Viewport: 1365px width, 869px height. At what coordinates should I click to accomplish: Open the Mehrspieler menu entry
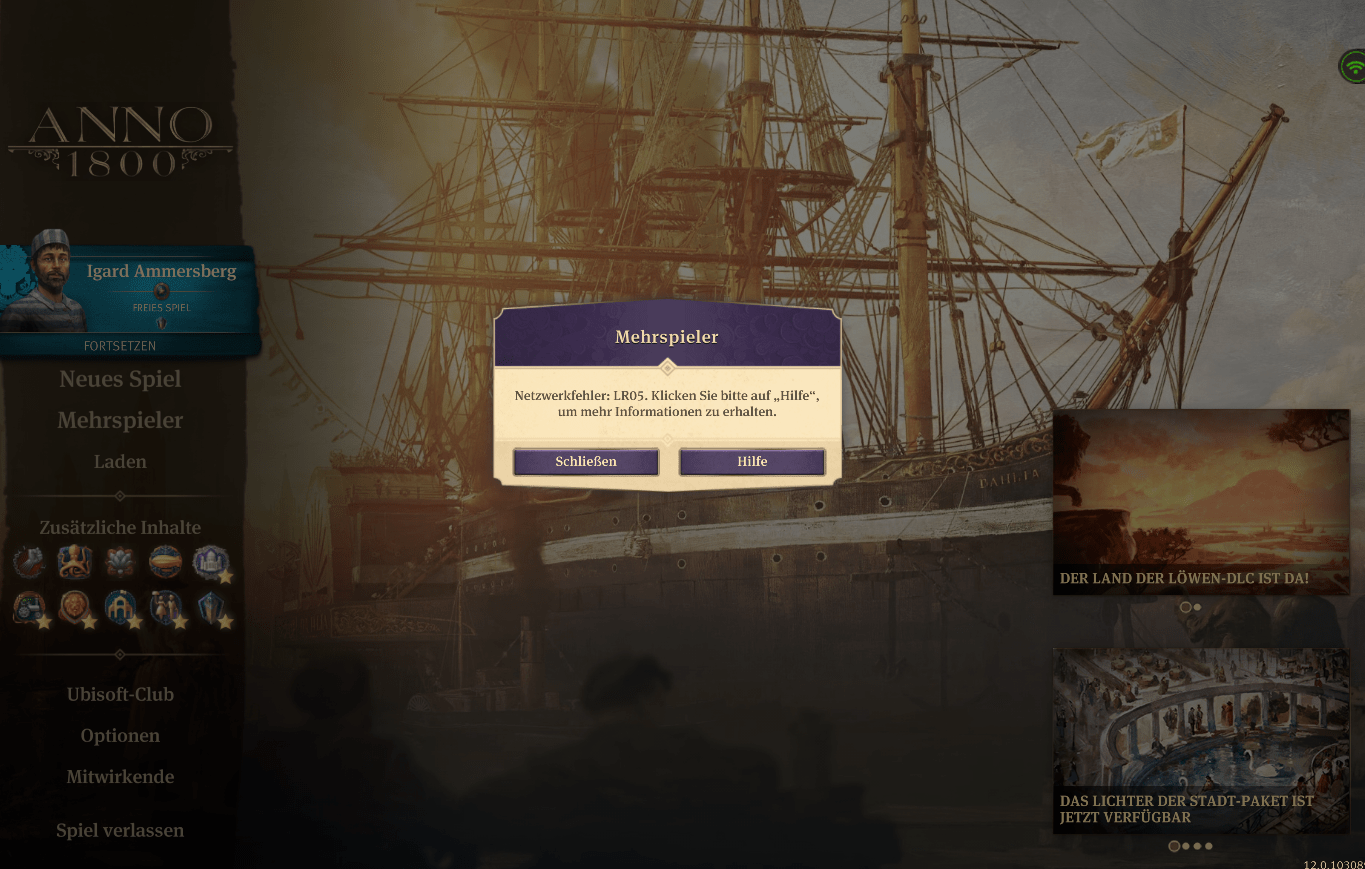click(x=120, y=420)
